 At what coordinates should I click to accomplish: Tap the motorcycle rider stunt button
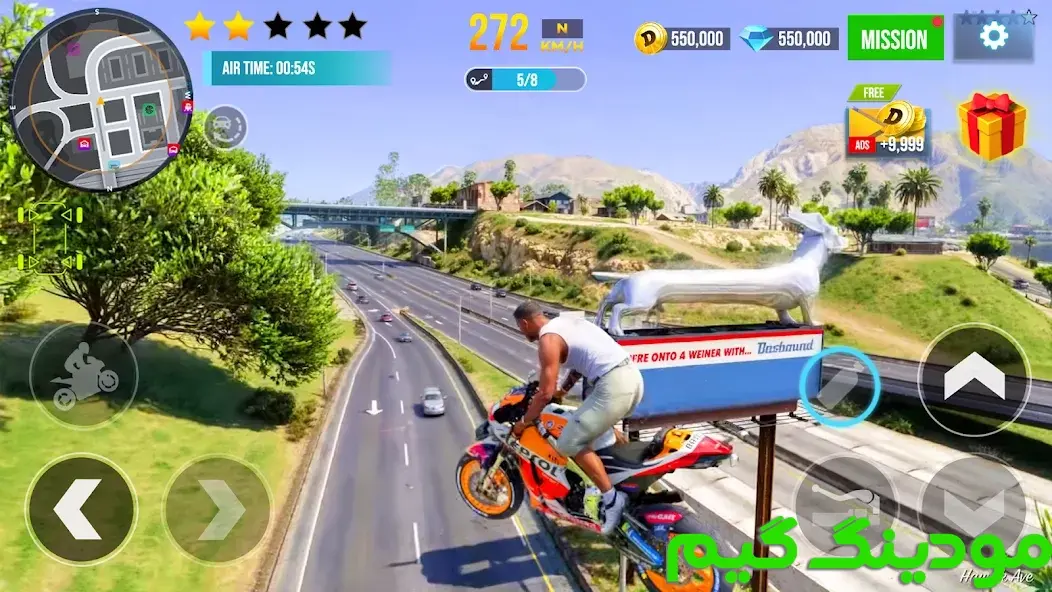pyautogui.click(x=84, y=375)
